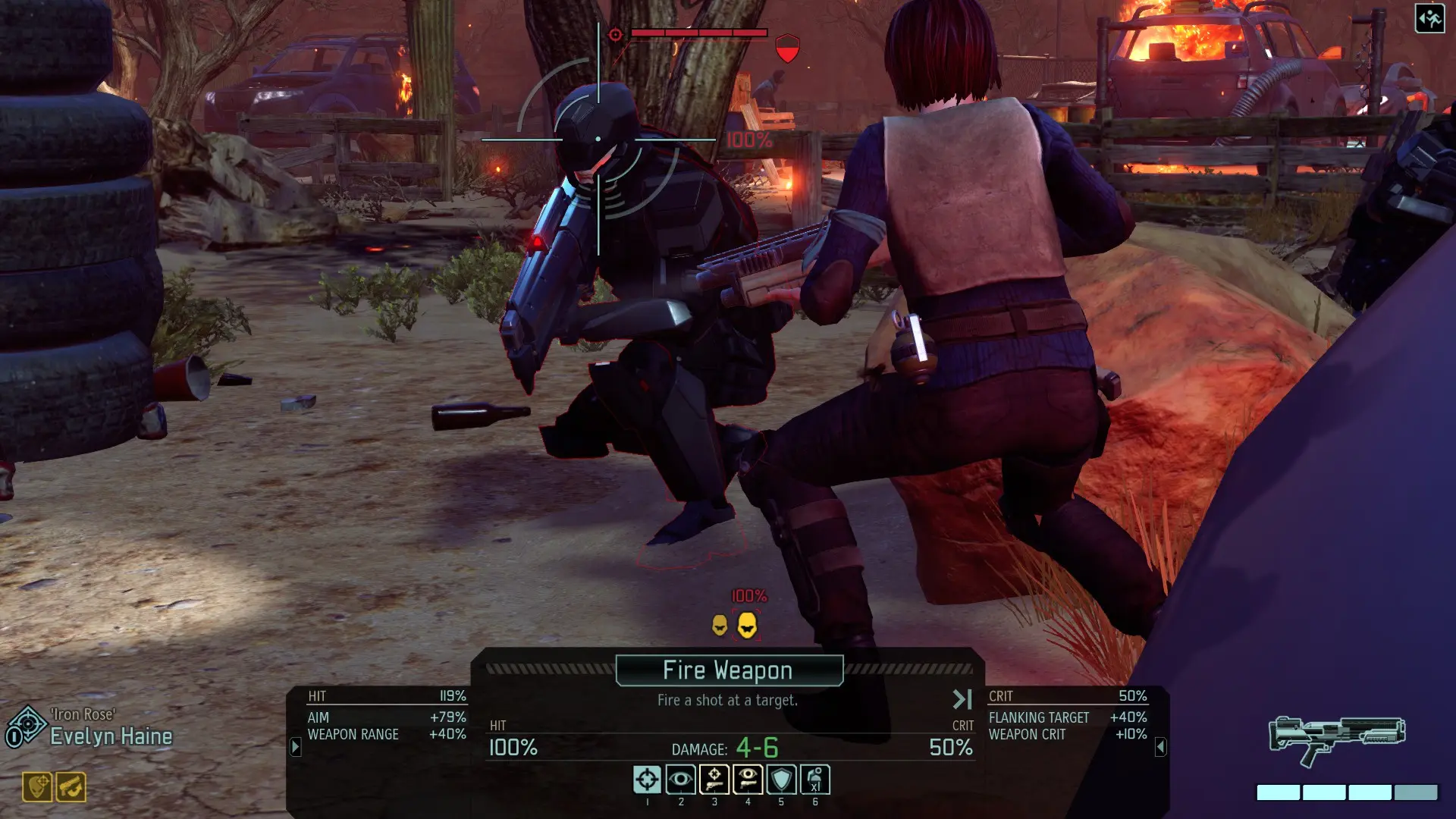Activate the eye Overwatch ability
The width and height of the screenshot is (1456, 819).
click(x=680, y=780)
